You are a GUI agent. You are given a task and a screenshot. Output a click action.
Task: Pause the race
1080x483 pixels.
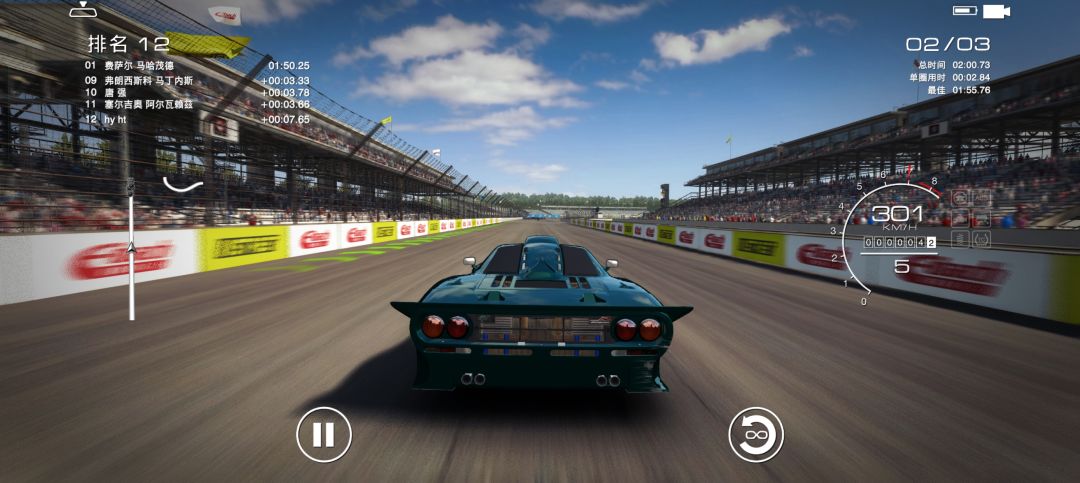pos(323,434)
